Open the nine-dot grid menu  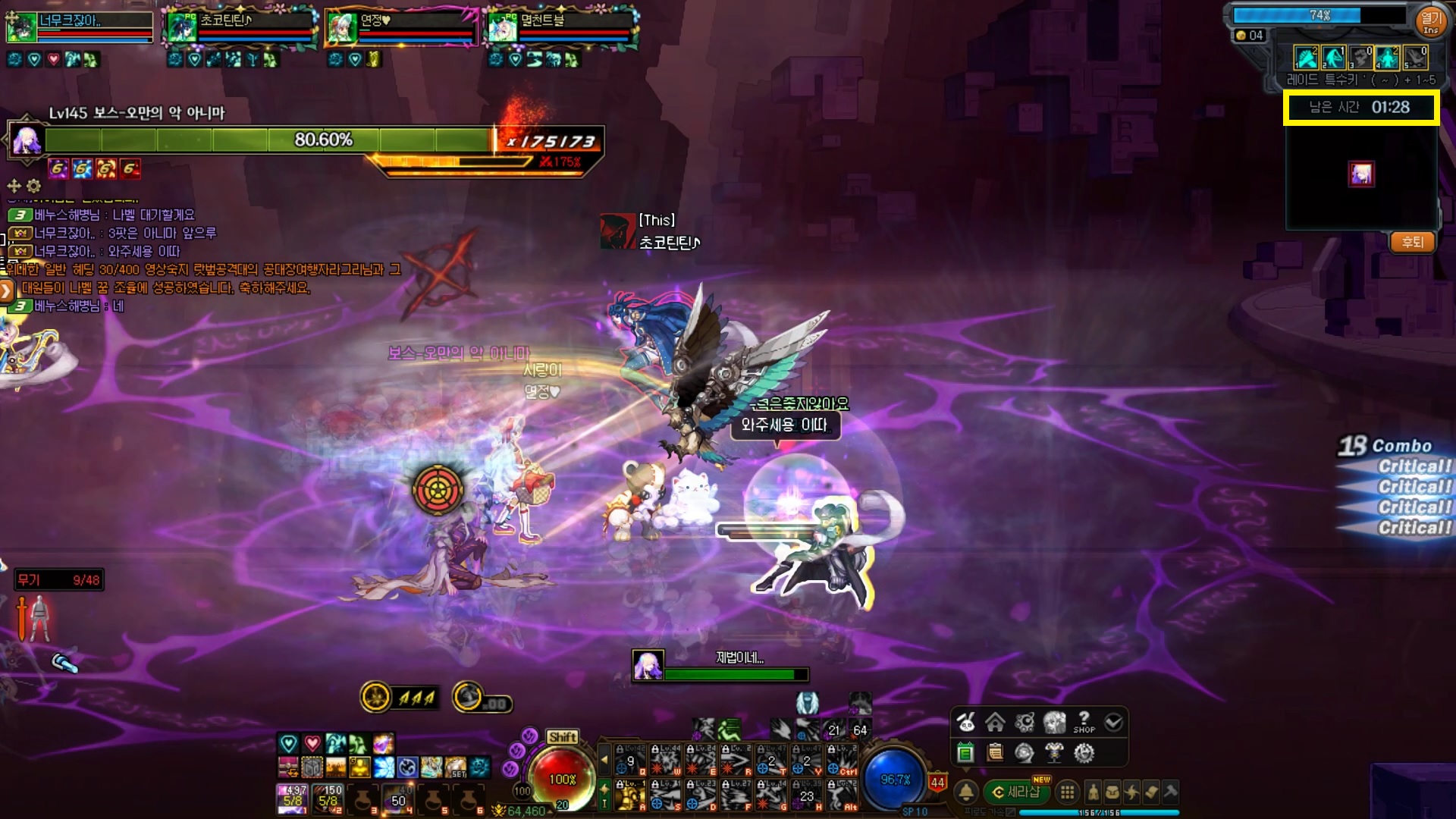click(x=1067, y=792)
